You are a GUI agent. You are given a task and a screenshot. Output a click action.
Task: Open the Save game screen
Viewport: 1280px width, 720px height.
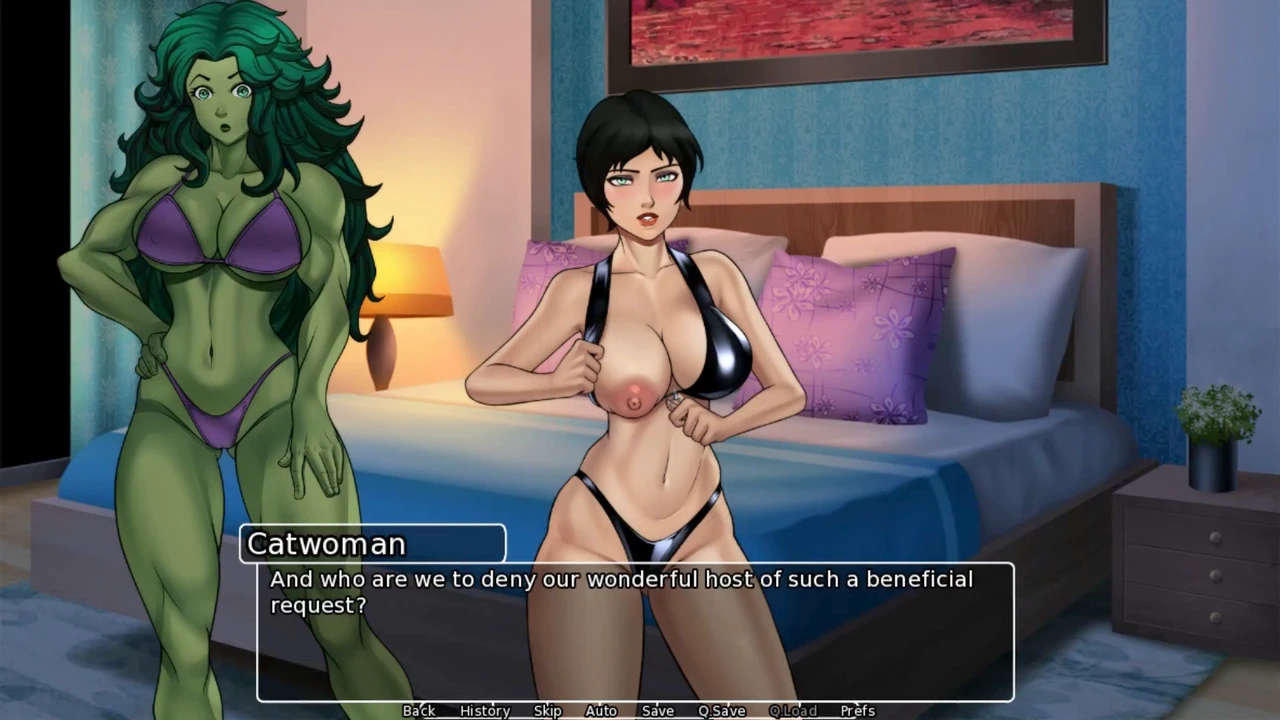click(x=658, y=711)
